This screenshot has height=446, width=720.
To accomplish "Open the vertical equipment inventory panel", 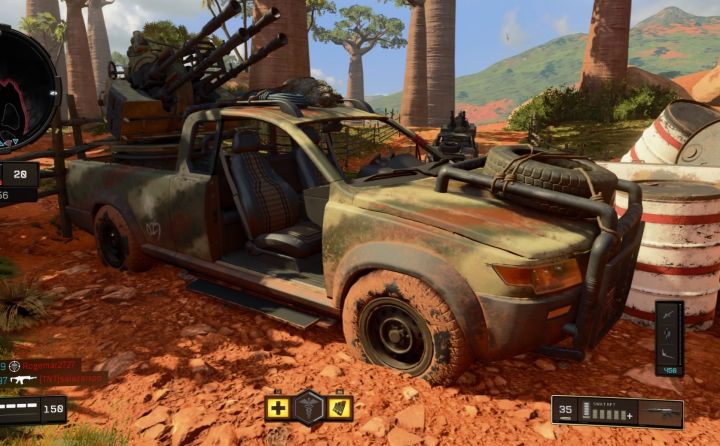I will pyautogui.click(x=669, y=337).
